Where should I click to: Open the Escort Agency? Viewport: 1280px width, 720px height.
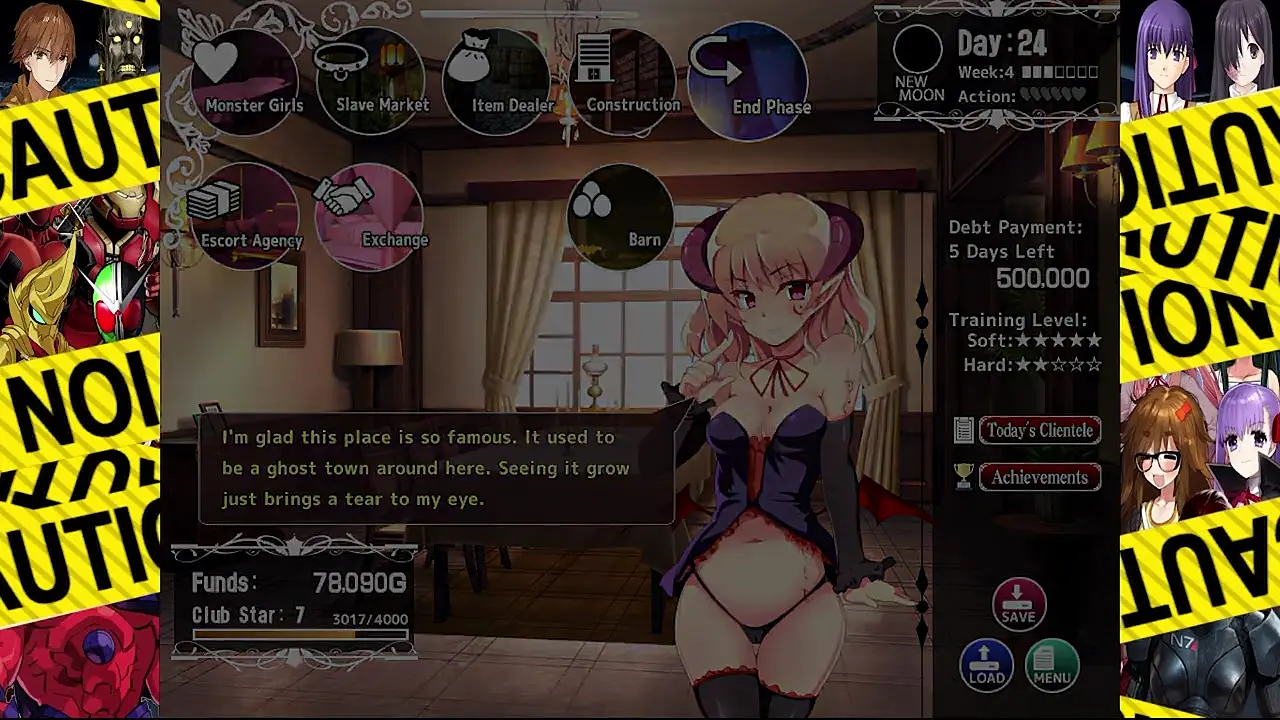[x=247, y=217]
